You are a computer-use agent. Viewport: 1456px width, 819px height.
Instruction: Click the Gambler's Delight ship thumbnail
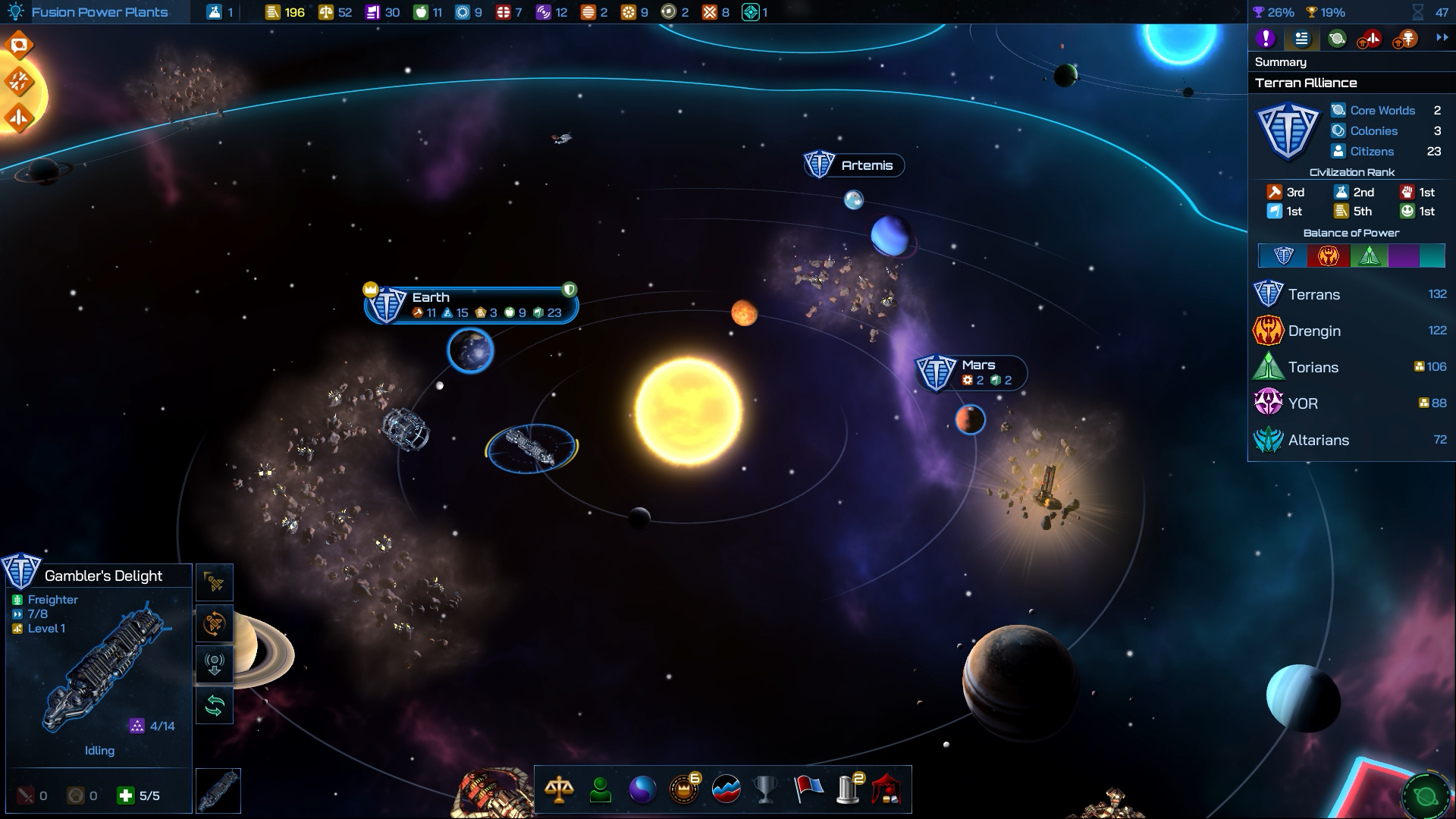click(218, 791)
